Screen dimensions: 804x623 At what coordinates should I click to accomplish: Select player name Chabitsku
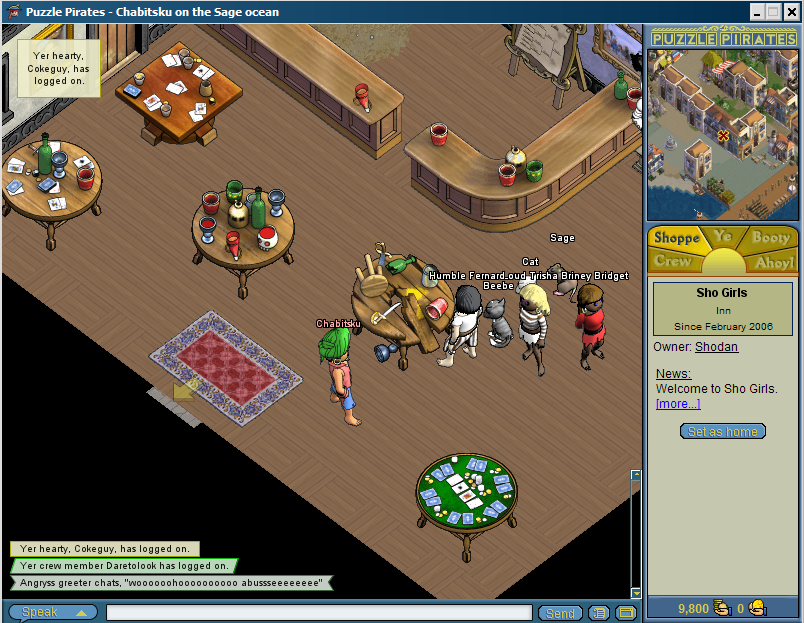(337, 324)
